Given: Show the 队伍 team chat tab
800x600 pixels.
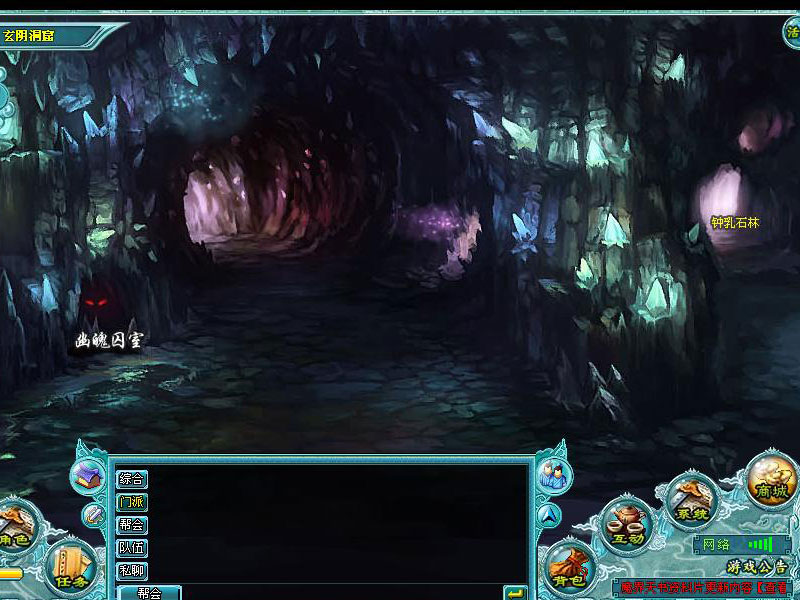Looking at the screenshot, I should (x=132, y=548).
